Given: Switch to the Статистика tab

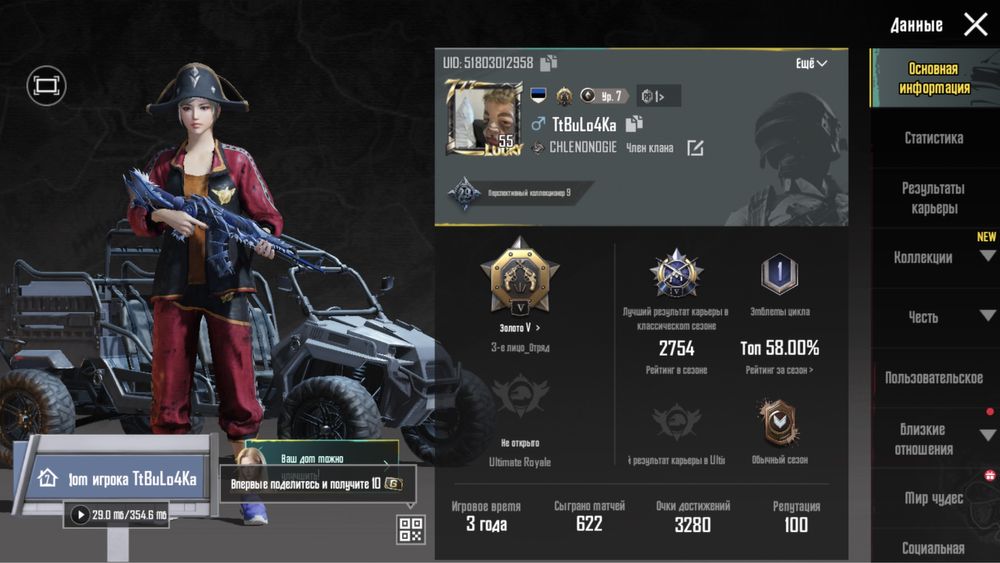Looking at the screenshot, I should coord(933,138).
